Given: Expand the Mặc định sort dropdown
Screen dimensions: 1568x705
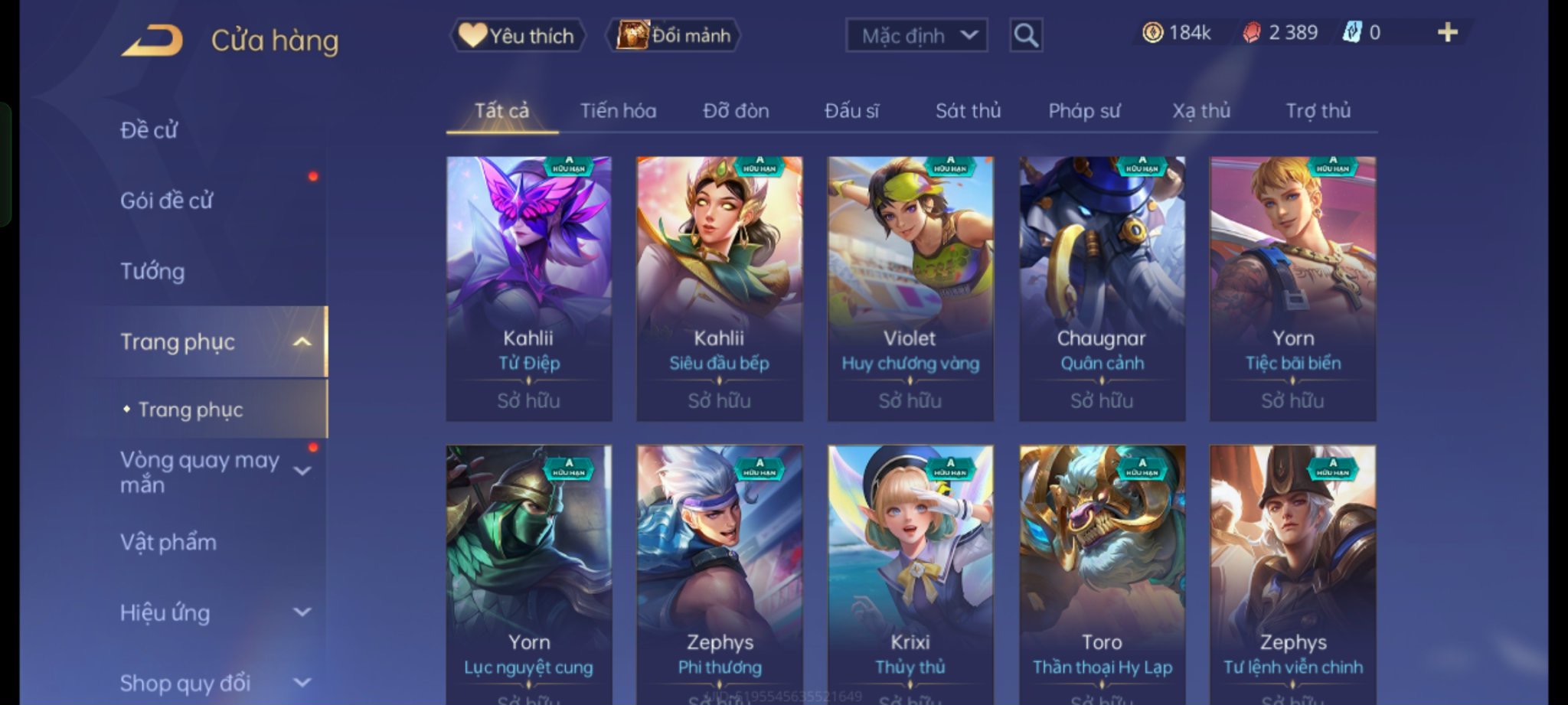Looking at the screenshot, I should 916,35.
